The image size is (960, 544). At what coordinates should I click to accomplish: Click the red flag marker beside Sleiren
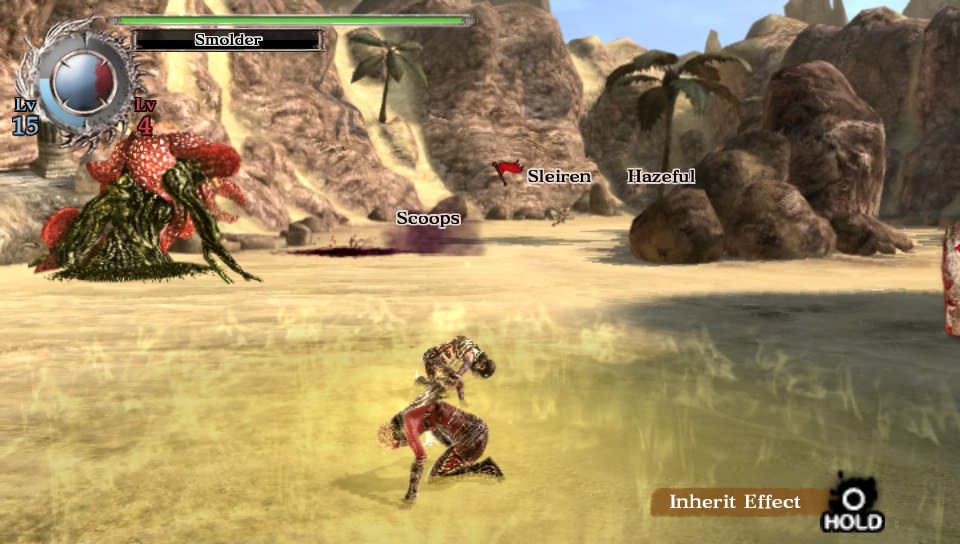tap(507, 172)
